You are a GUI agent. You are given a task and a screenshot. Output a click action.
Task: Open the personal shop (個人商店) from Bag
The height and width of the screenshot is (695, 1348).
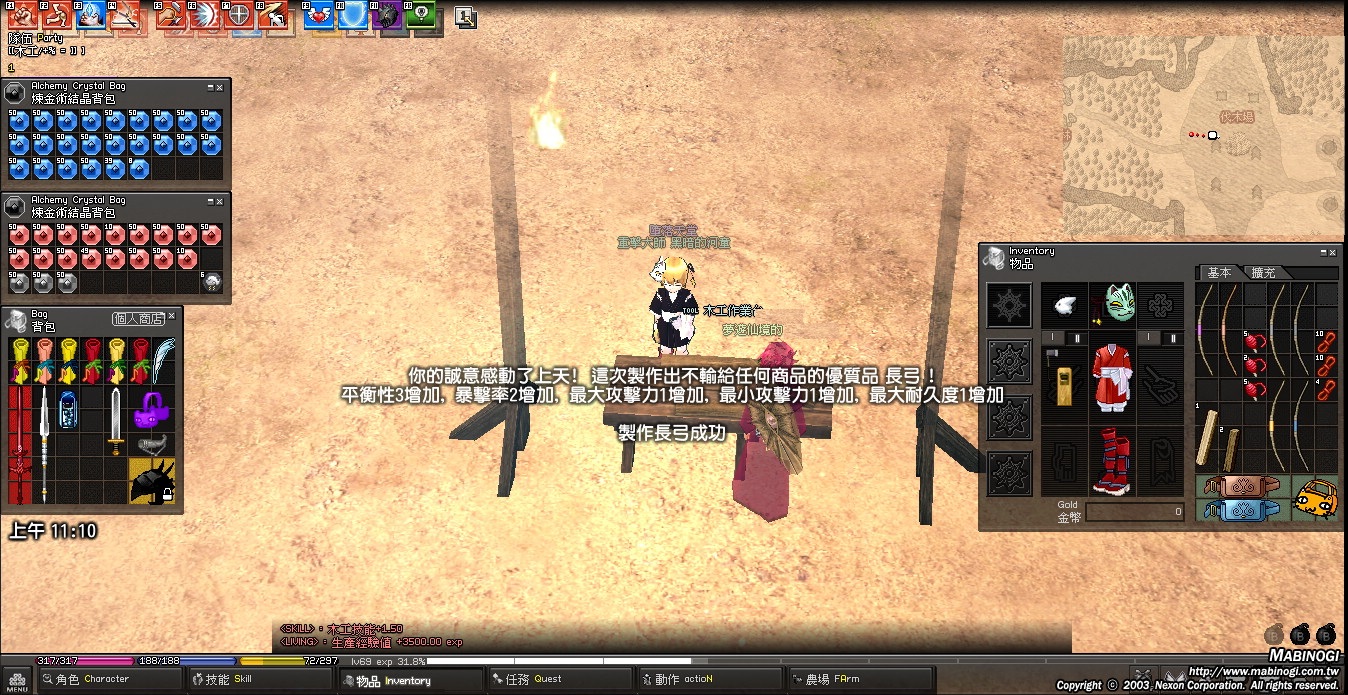[137, 318]
